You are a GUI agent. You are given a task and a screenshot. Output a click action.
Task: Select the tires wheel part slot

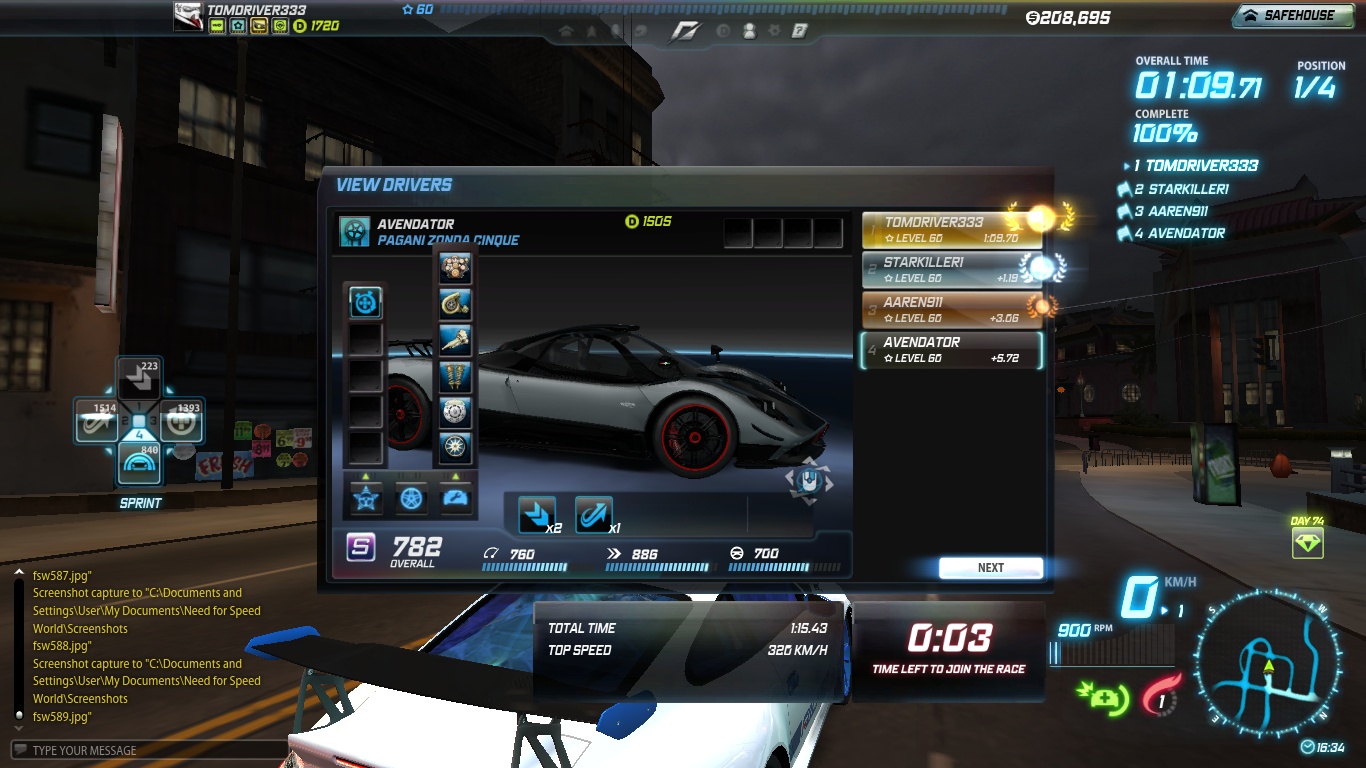[x=455, y=447]
